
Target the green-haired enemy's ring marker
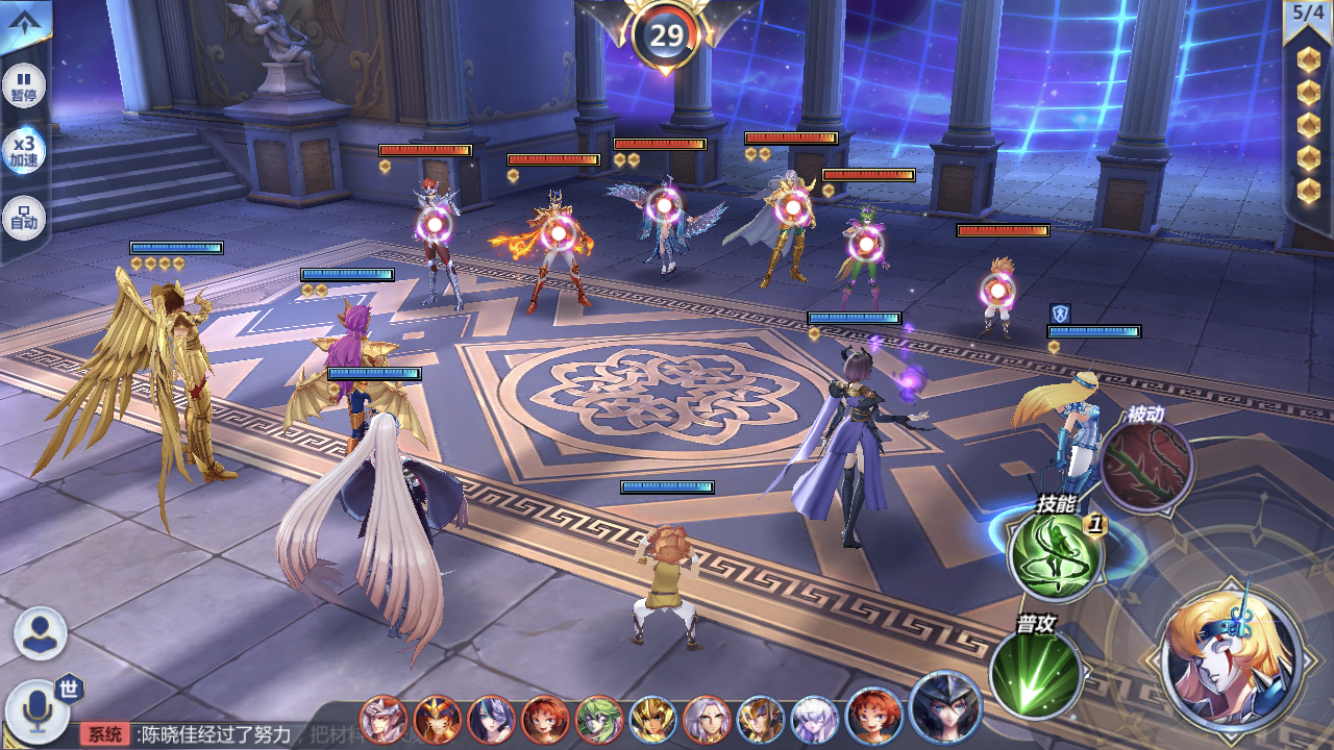(x=867, y=243)
